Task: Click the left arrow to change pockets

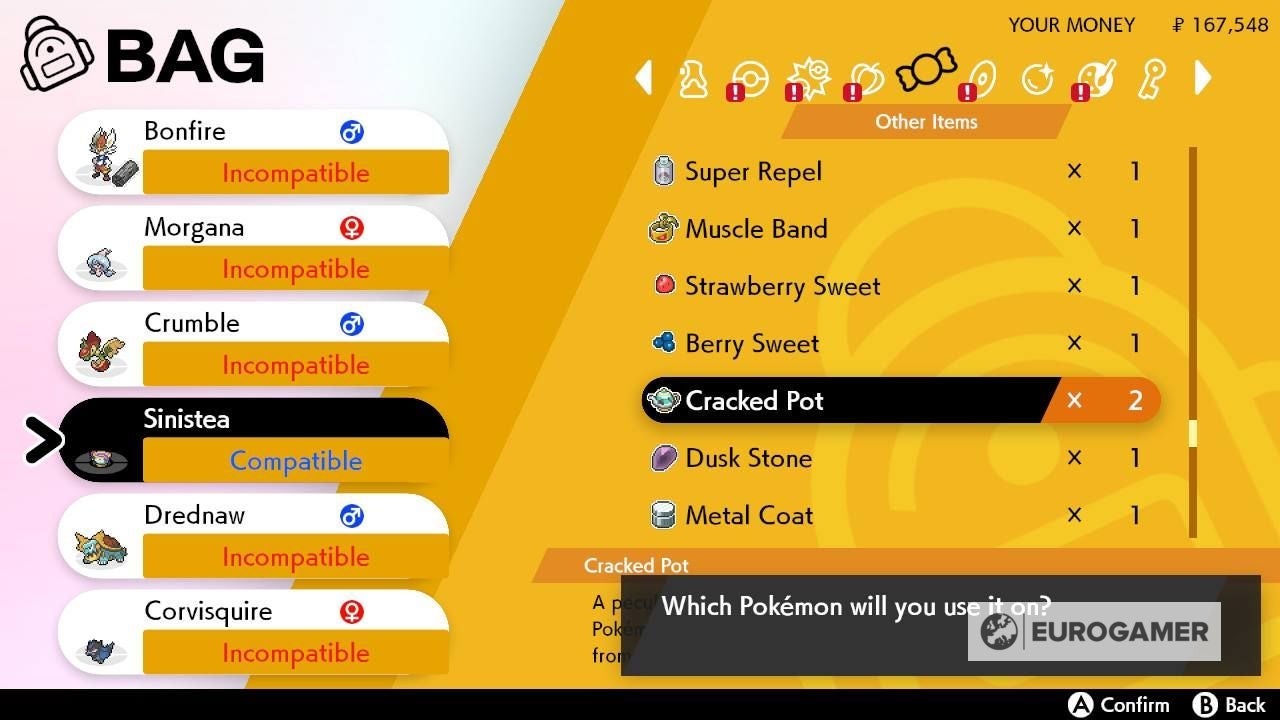Action: [x=643, y=78]
